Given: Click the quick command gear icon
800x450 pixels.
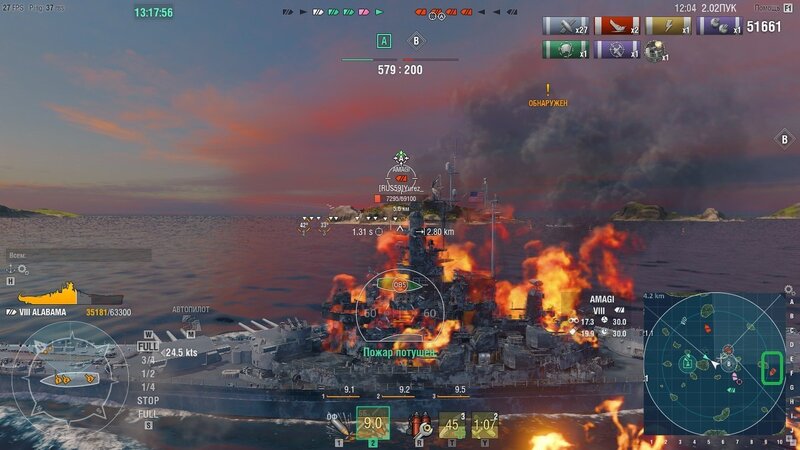Looking at the screenshot, I should [x=23, y=269].
